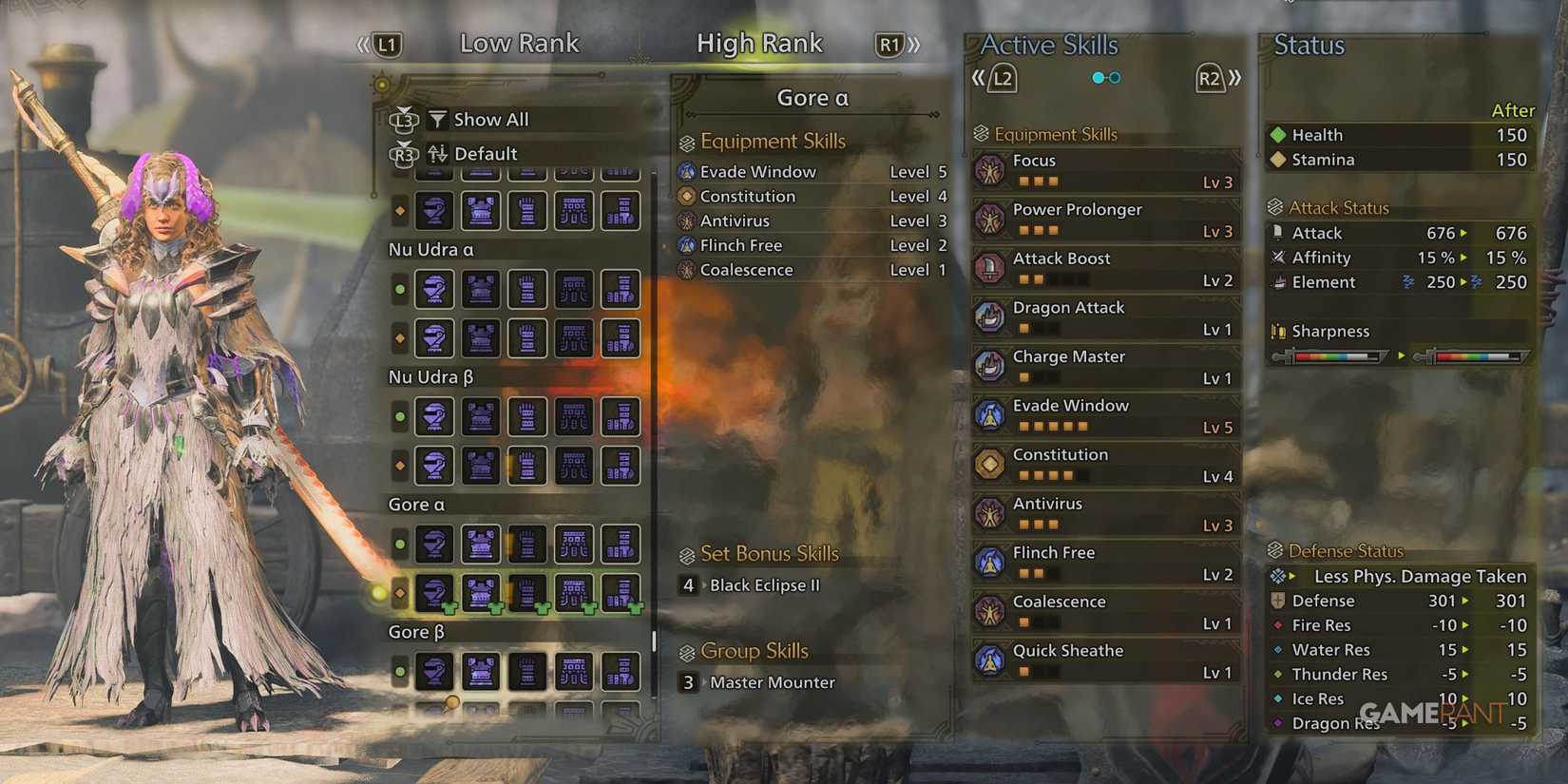Select the Gore β leg armor icon

620,672
